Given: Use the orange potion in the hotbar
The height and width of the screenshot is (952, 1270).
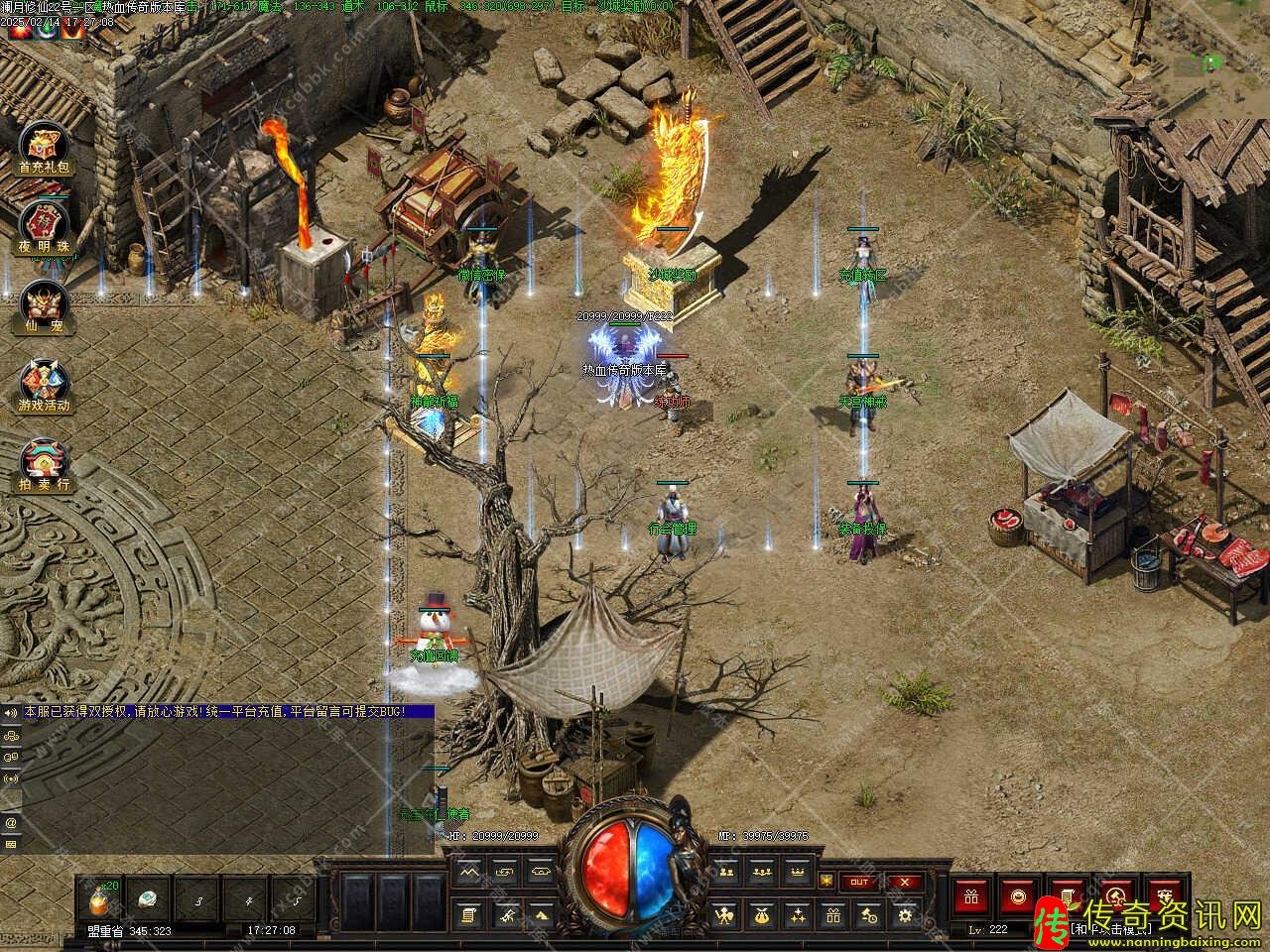Looking at the screenshot, I should (100, 900).
